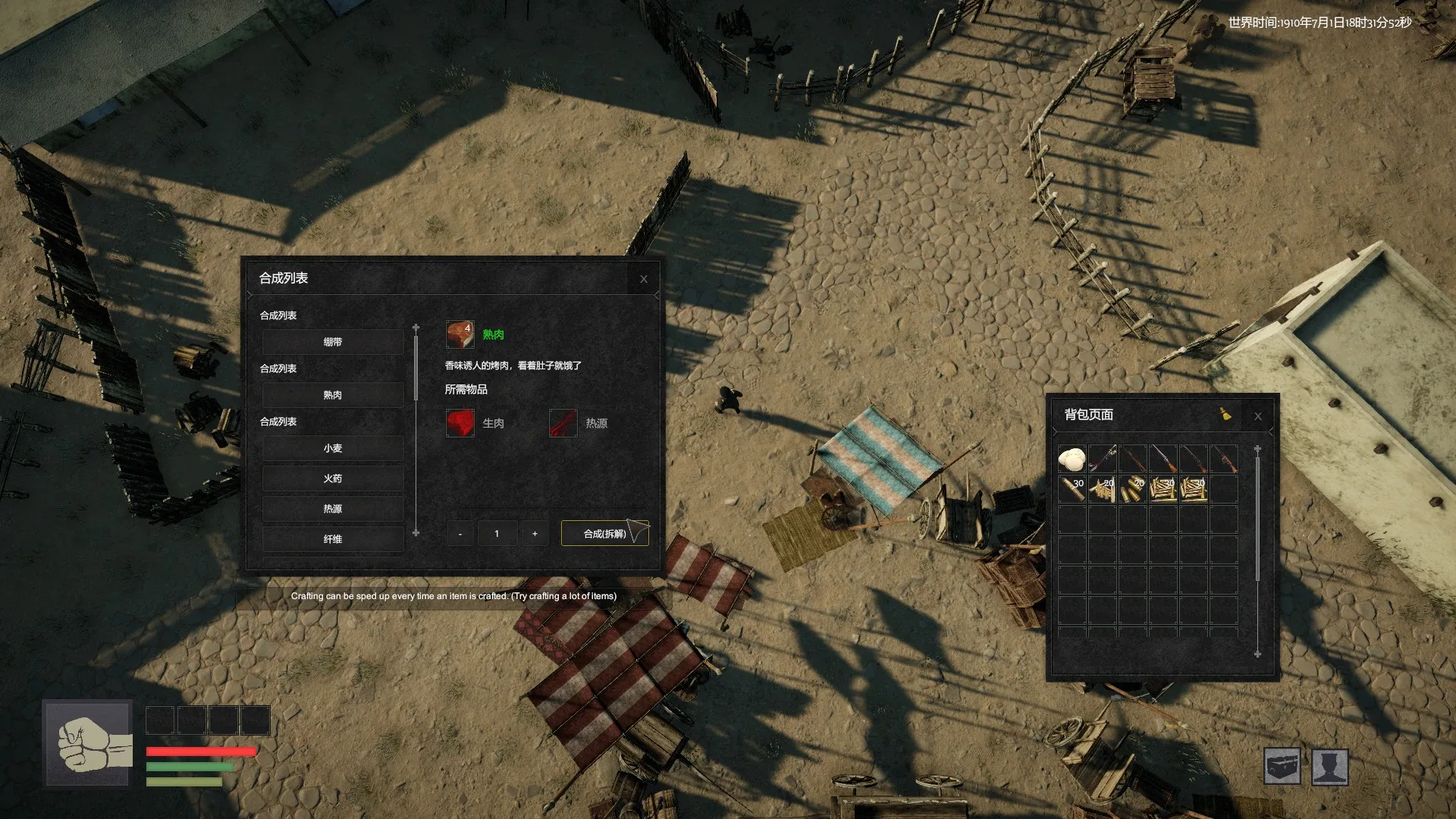Close the 合成列表 crafting window
The height and width of the screenshot is (819, 1456).
(644, 279)
